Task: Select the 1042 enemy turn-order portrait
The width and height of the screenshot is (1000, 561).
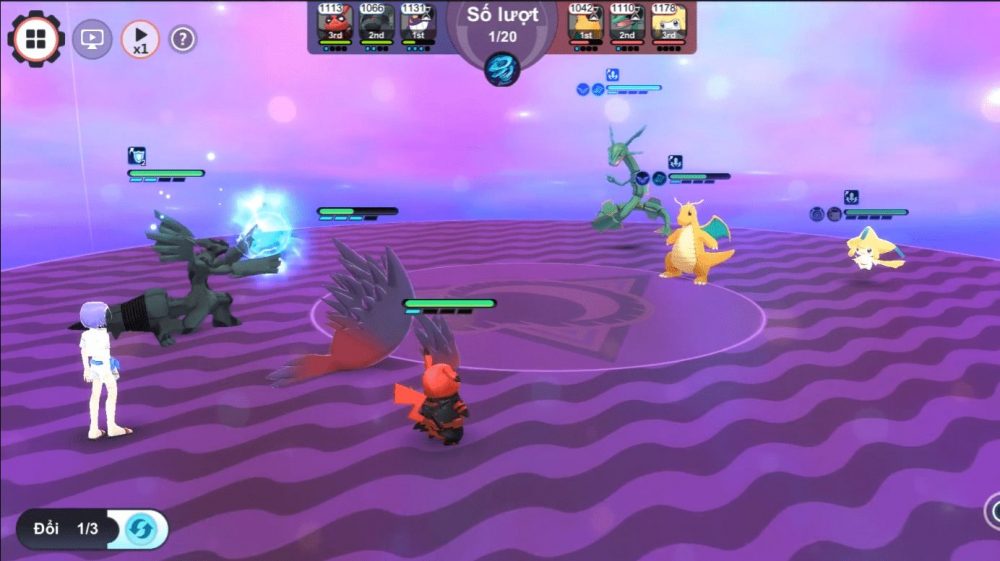Action: click(x=585, y=24)
